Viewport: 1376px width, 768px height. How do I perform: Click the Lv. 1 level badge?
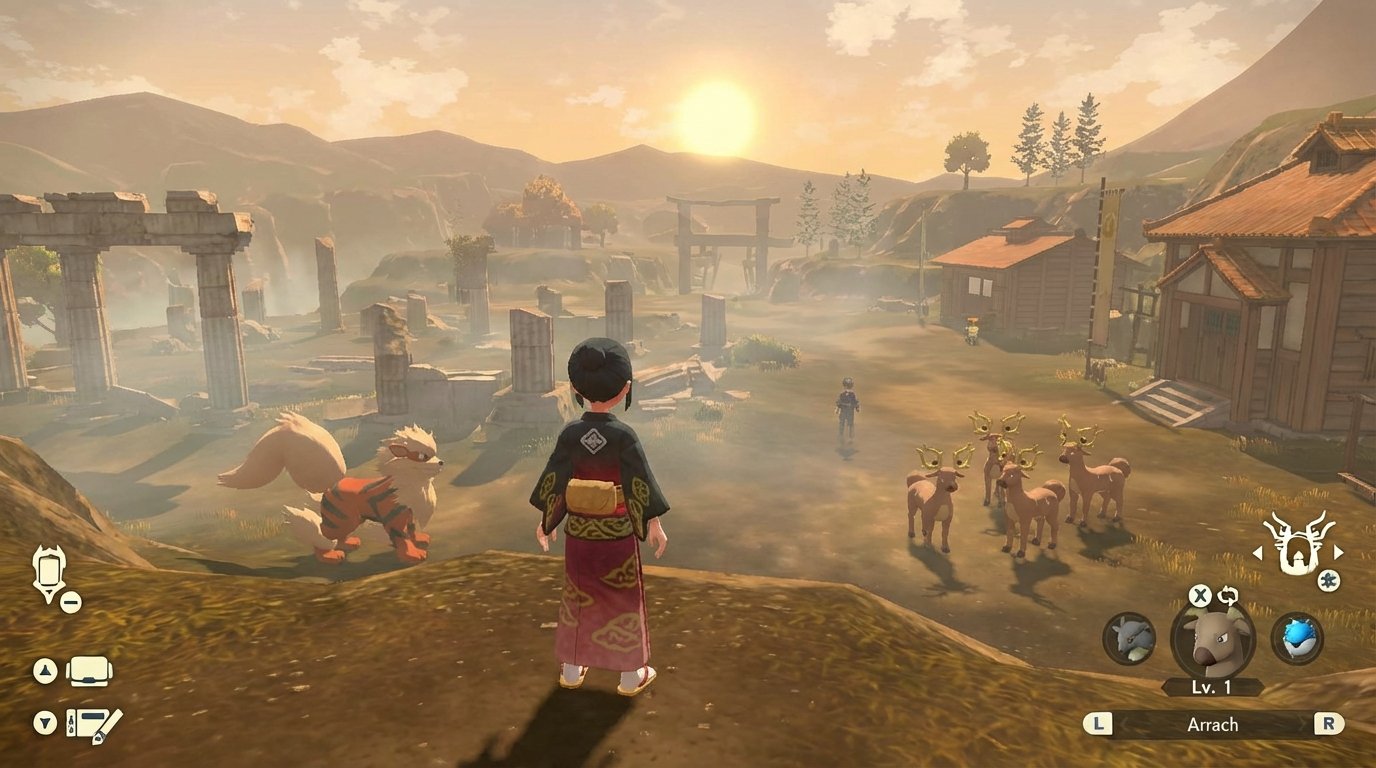tap(1211, 687)
